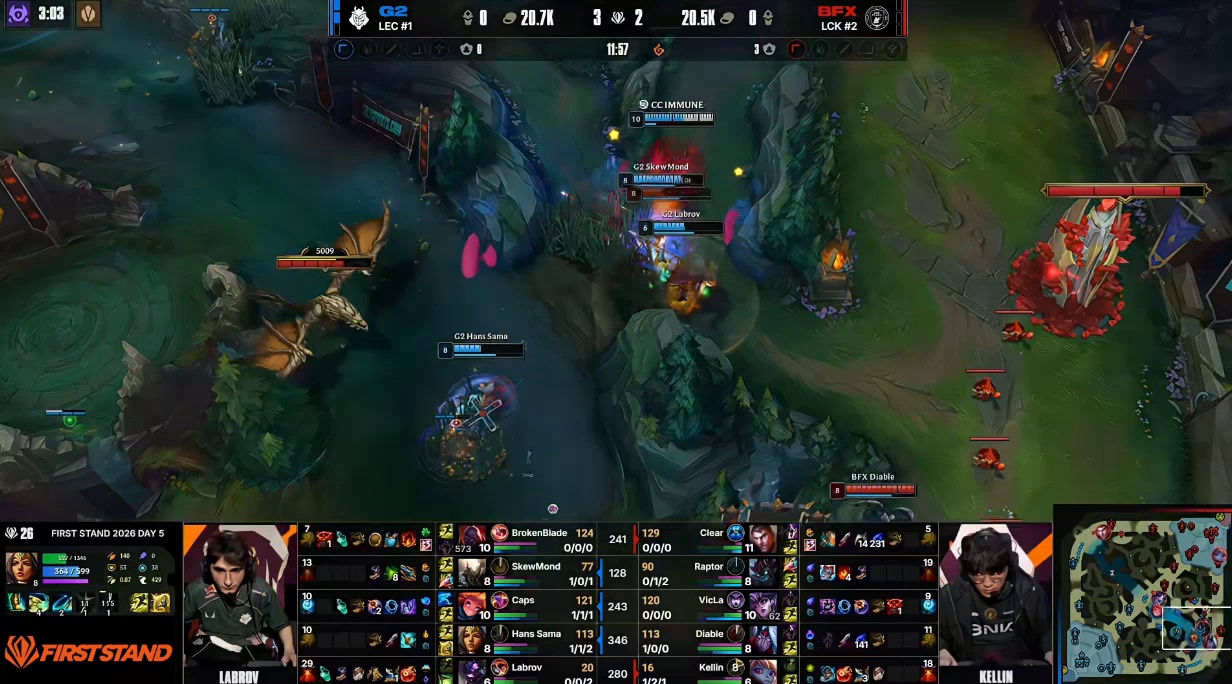Click the orange emblem beside the game timer
This screenshot has height=684, width=1232.
point(658,49)
